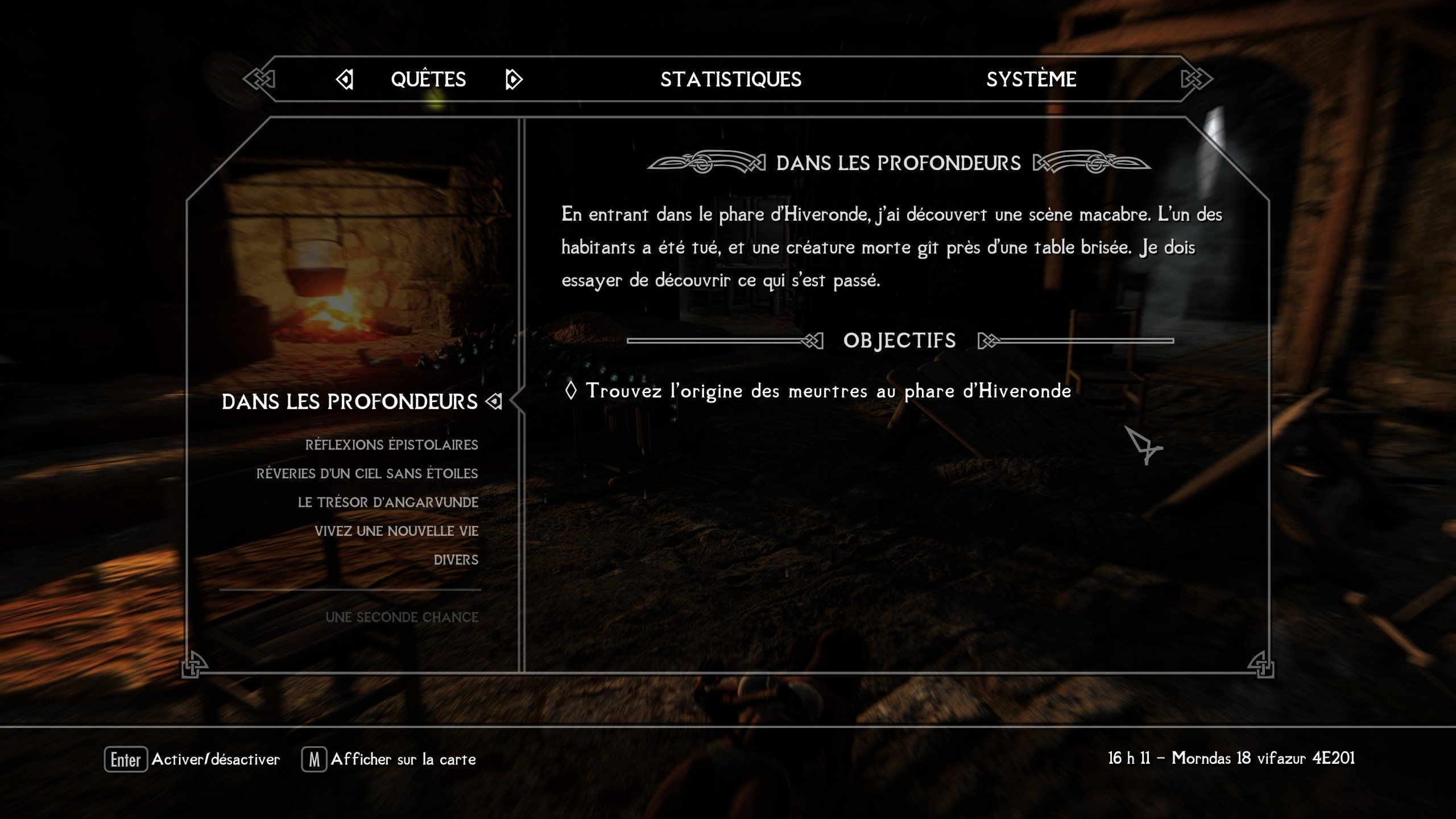Screen dimensions: 1456x819
Task: Open Le trésor d'Angarvunde quest
Action: (x=388, y=502)
